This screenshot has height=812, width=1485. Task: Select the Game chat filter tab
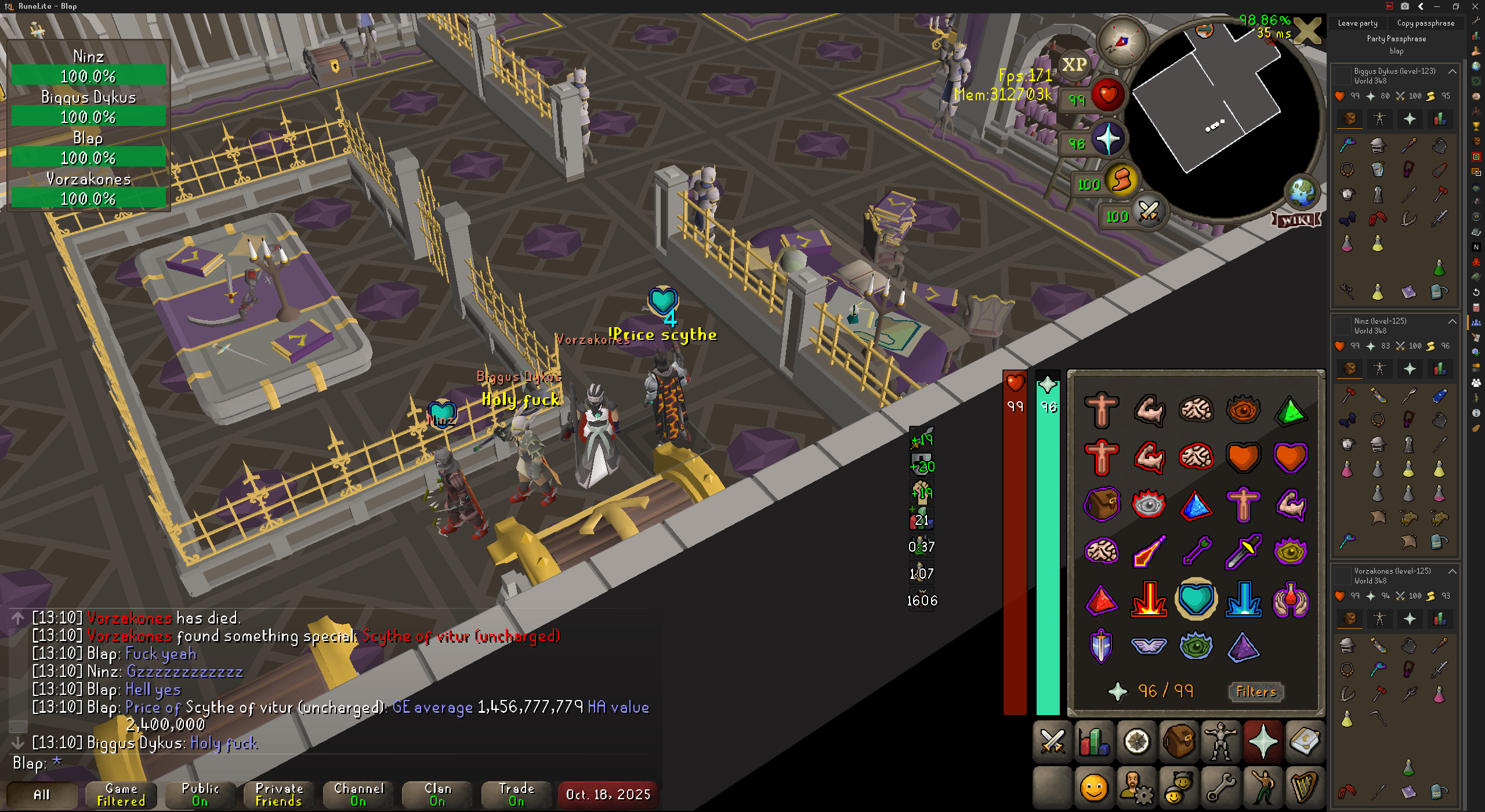[121, 795]
